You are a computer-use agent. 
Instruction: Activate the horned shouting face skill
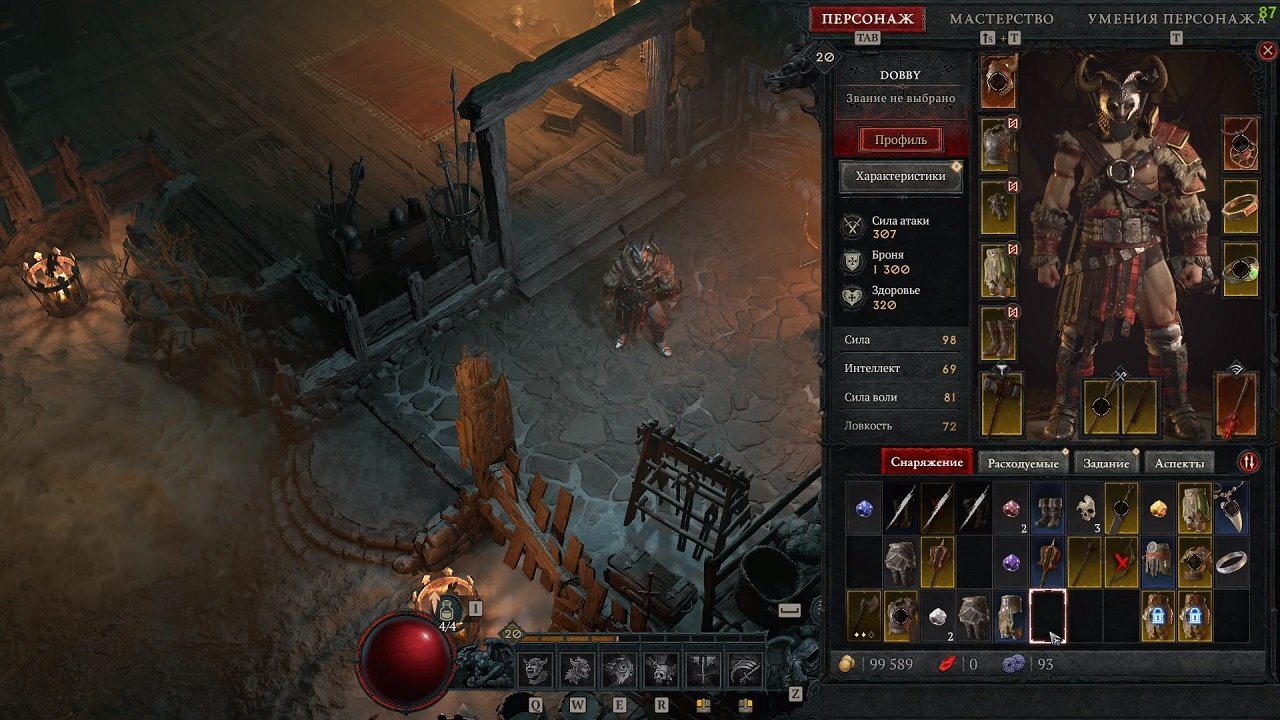tap(535, 670)
